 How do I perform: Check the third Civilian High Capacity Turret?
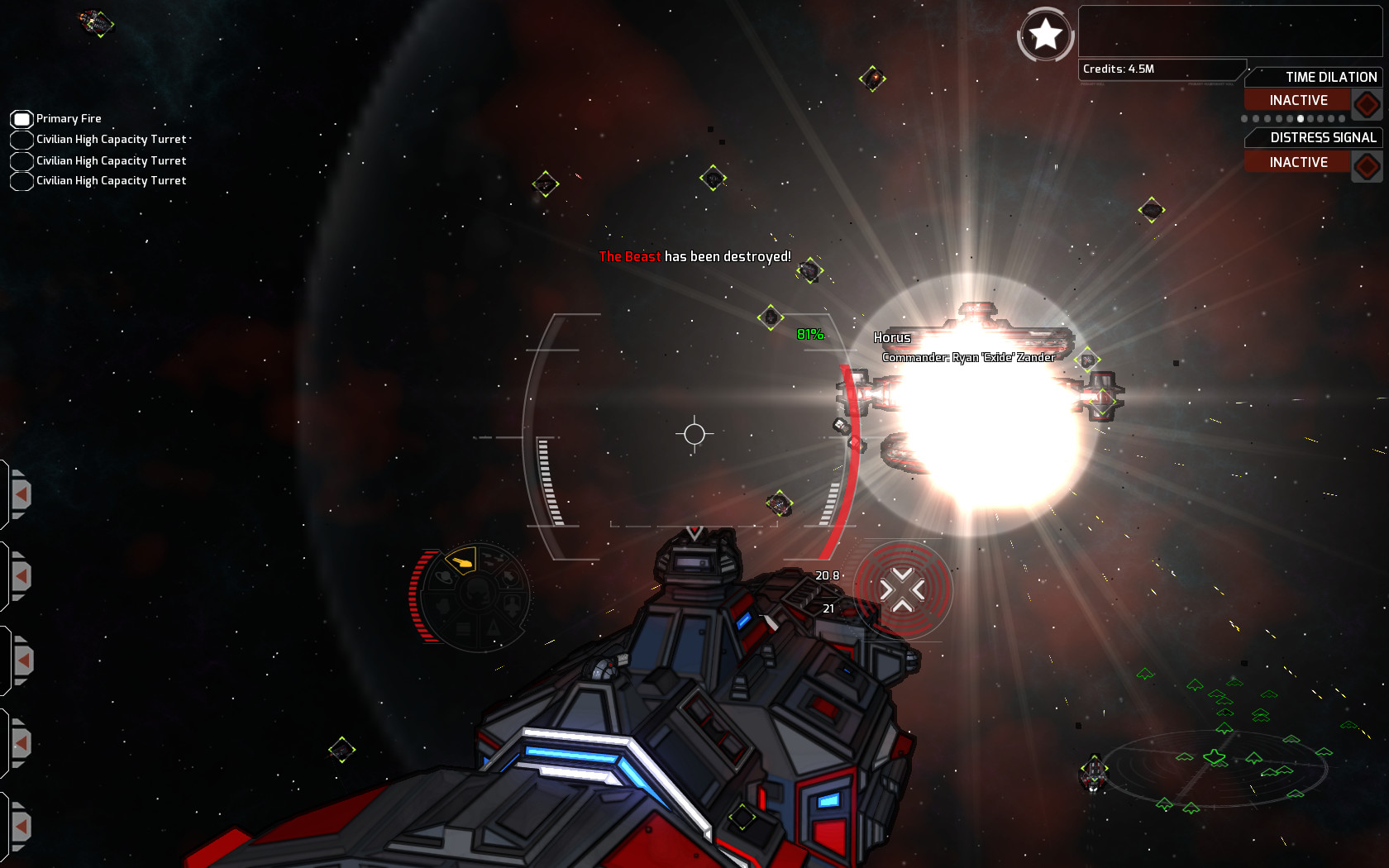click(x=21, y=180)
